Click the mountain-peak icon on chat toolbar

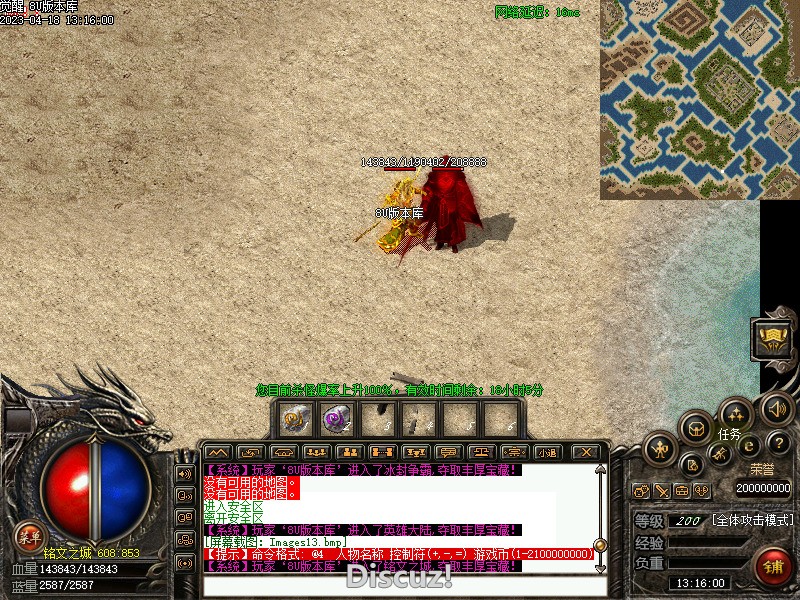218,452
